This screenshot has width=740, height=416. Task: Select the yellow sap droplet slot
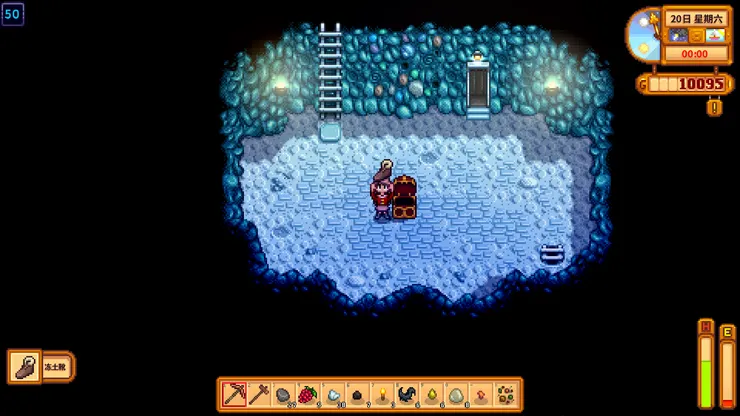click(x=431, y=394)
